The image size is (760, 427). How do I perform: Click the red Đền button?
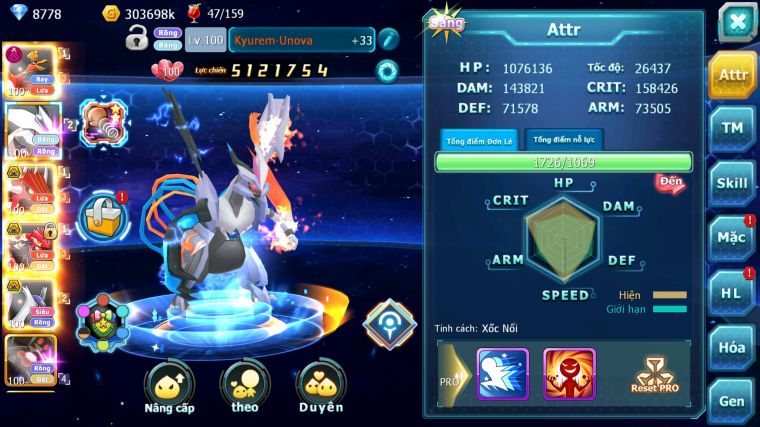click(x=669, y=182)
